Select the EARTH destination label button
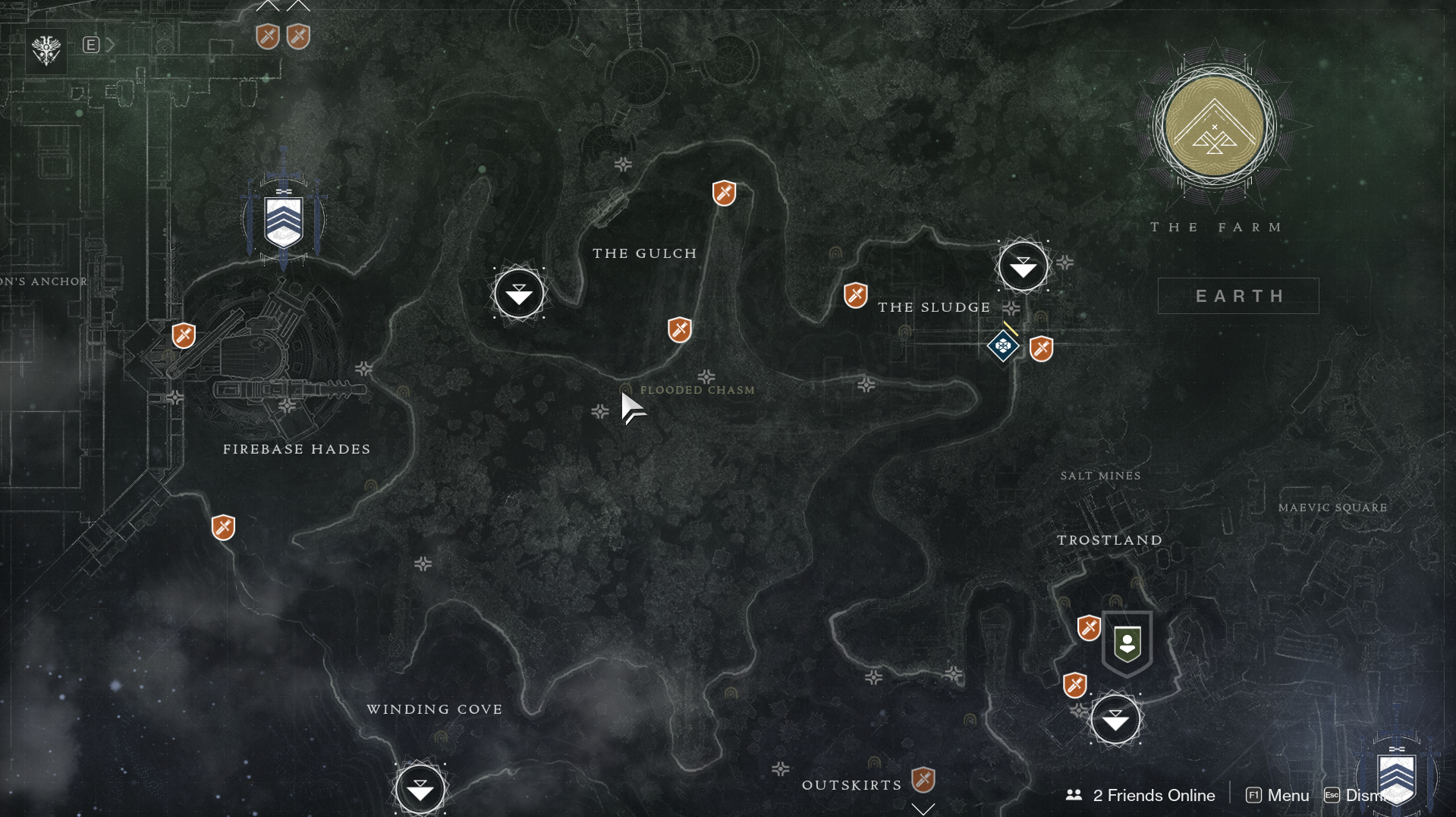 coord(1238,296)
